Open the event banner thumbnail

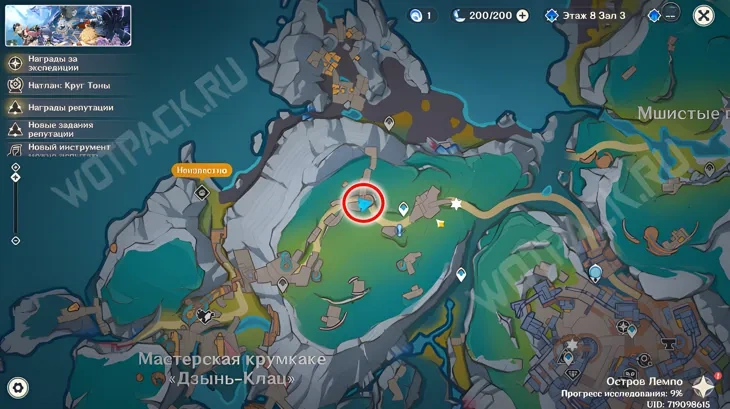tap(67, 26)
